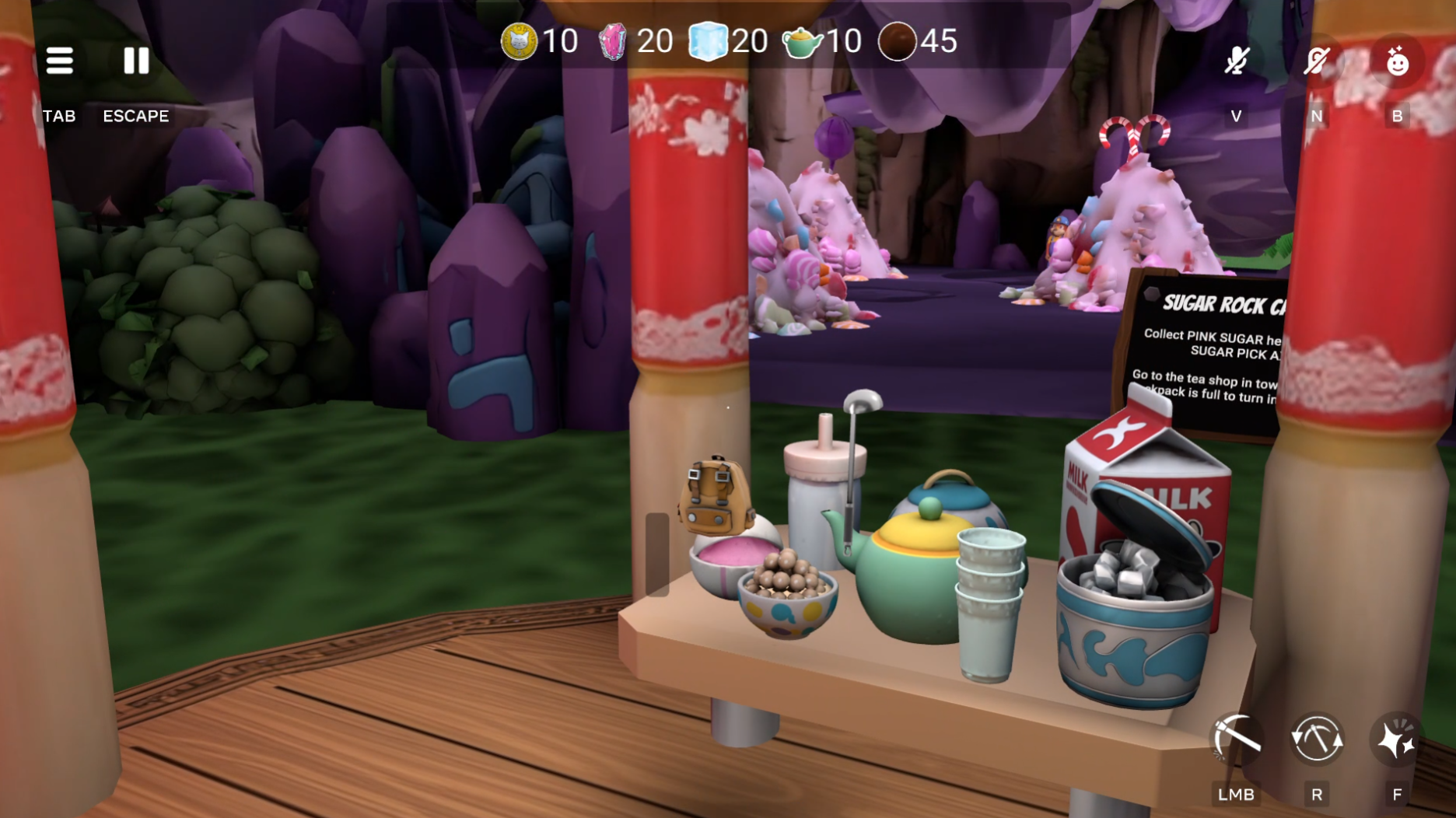The image size is (1456, 818).
Task: Open the hamburger menu
Action: (59, 61)
